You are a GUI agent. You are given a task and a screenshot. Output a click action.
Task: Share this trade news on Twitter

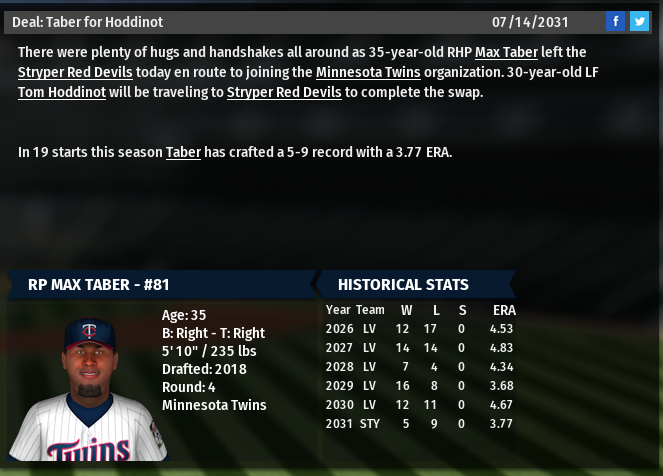click(x=638, y=21)
